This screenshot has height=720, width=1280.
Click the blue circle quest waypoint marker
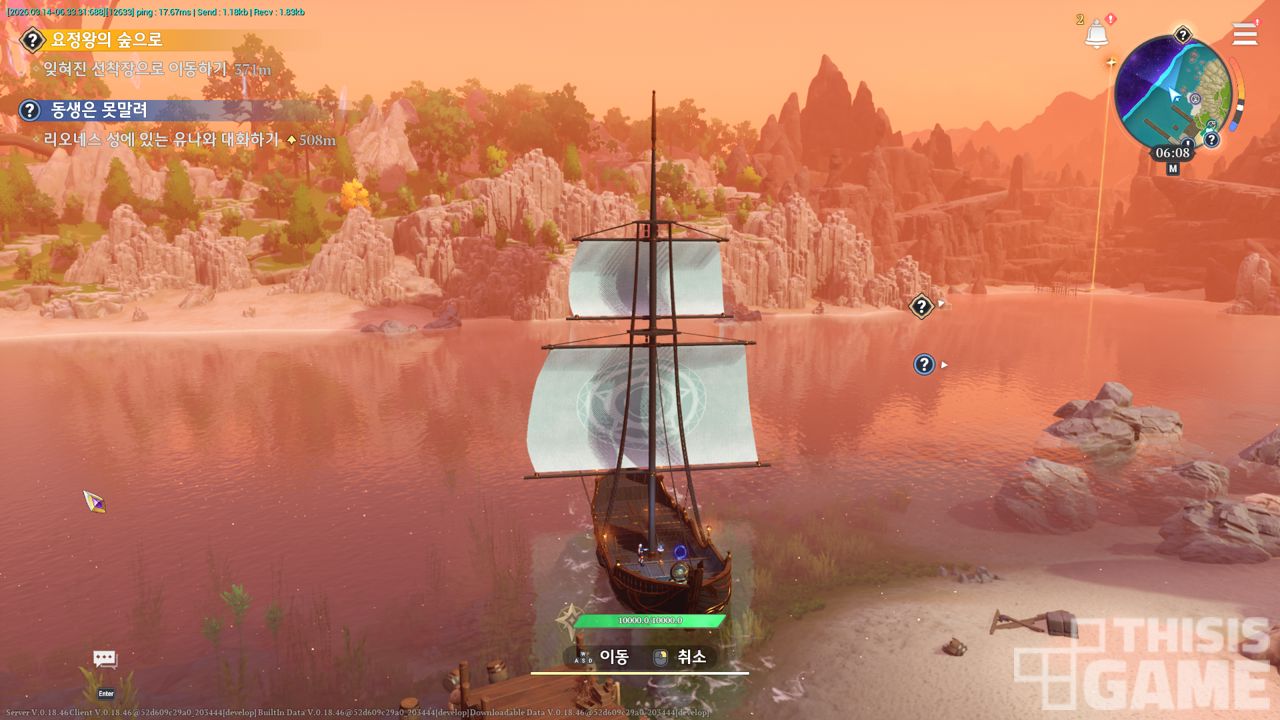click(x=924, y=365)
